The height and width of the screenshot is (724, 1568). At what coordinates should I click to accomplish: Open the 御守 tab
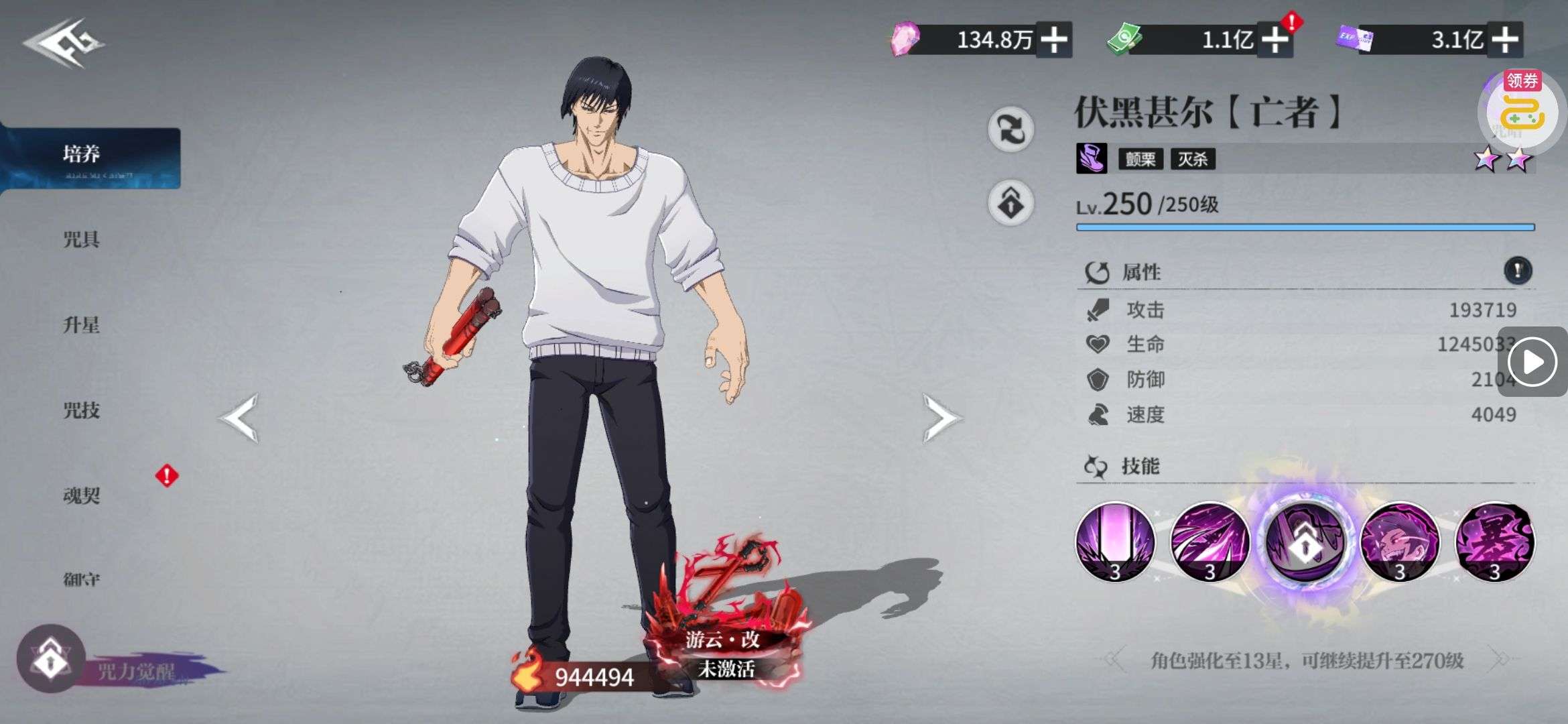click(82, 579)
